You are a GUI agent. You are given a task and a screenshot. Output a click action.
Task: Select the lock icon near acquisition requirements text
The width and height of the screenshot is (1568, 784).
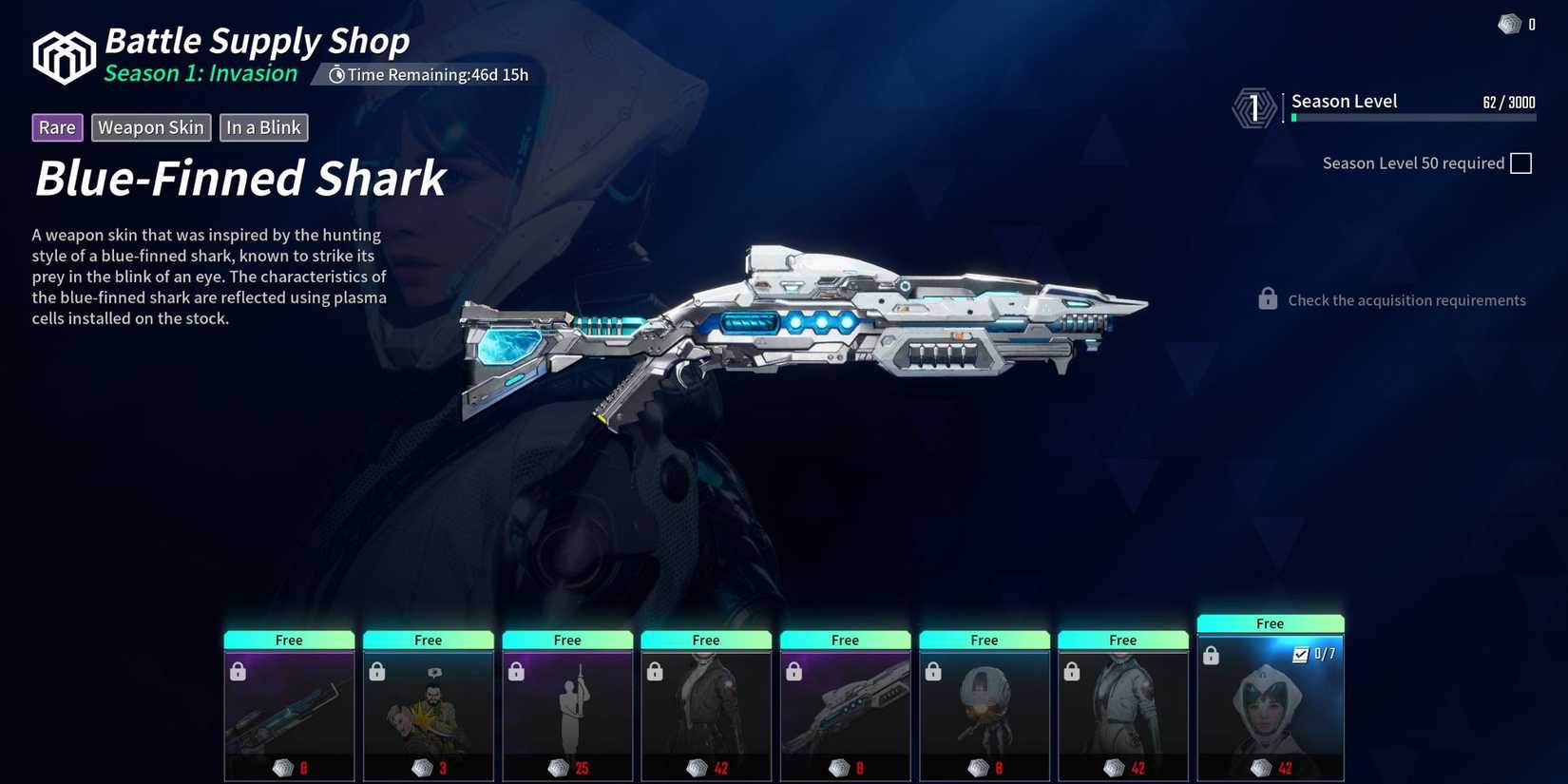[x=1268, y=298]
